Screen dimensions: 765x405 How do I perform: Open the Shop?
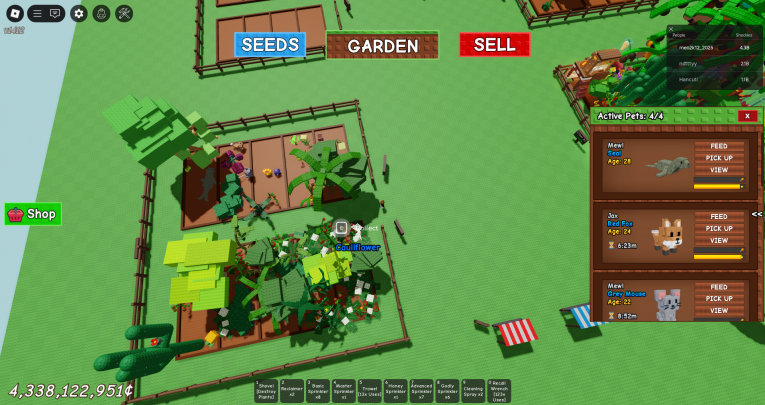33,214
